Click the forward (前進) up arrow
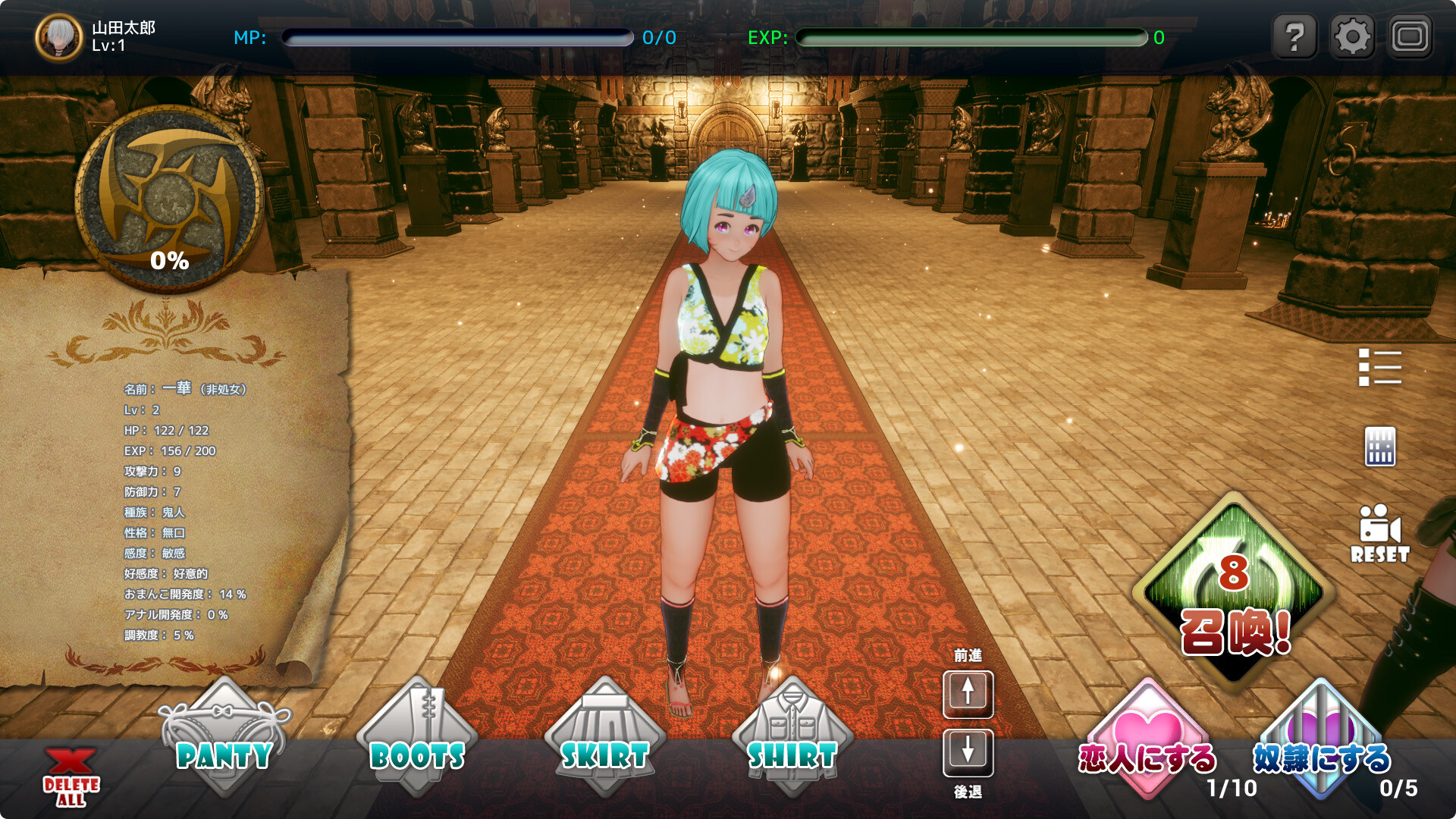This screenshot has height=819, width=1456. (968, 693)
